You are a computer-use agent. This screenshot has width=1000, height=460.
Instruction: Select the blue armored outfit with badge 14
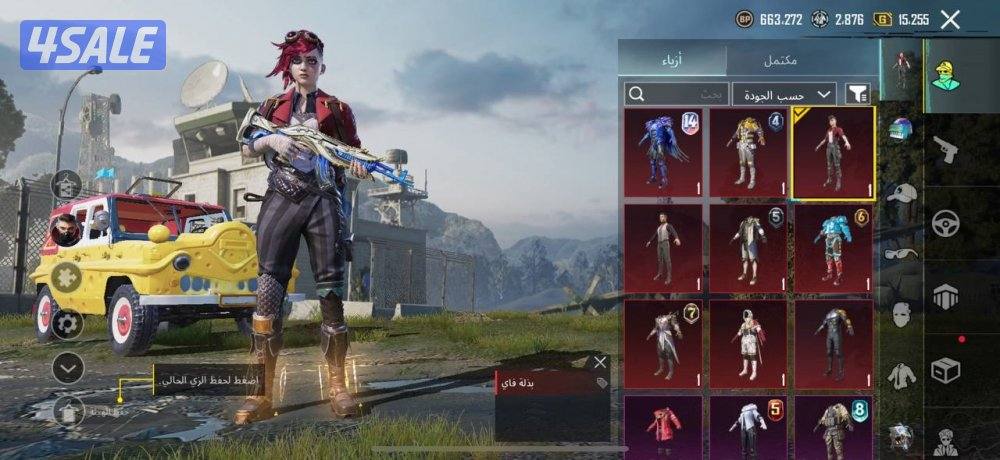coord(662,153)
